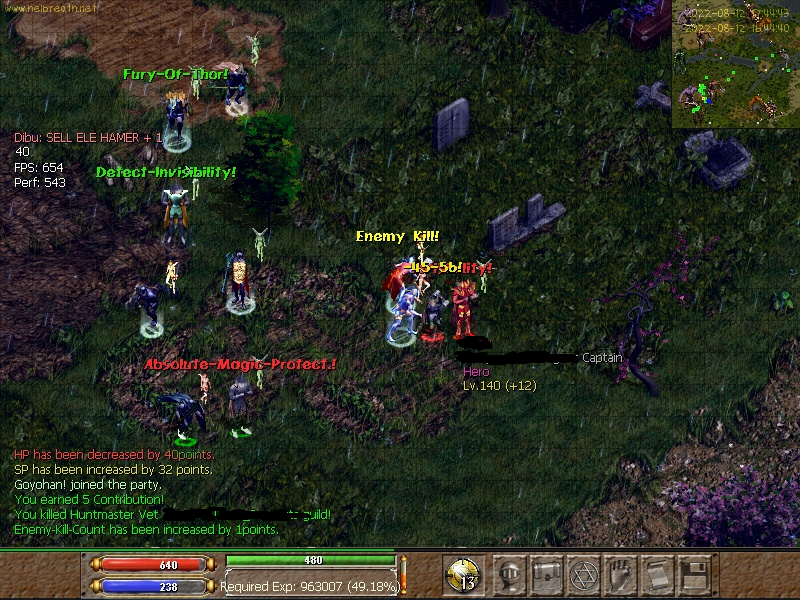Open the floppy disk system menu
This screenshot has height=600, width=800.
click(694, 574)
